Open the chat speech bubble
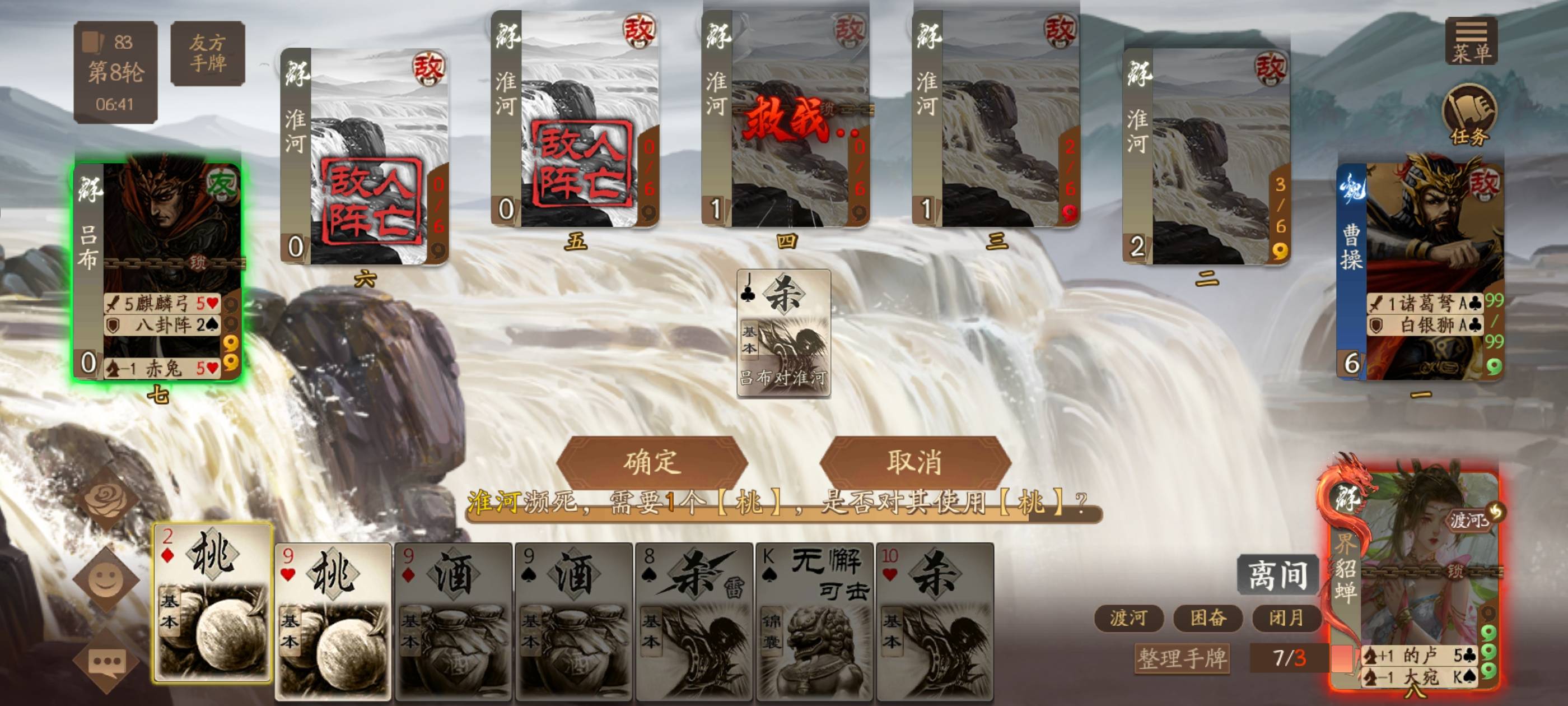 point(106,662)
